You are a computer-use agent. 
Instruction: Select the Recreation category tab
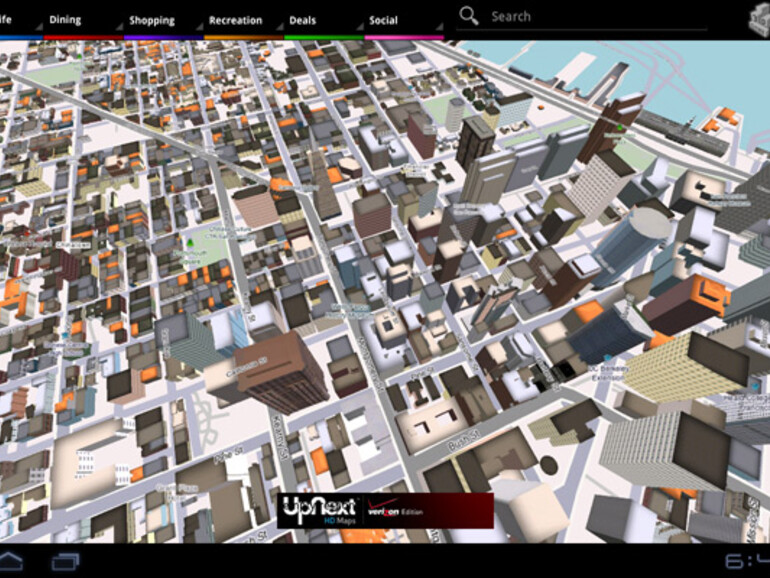tap(235, 20)
